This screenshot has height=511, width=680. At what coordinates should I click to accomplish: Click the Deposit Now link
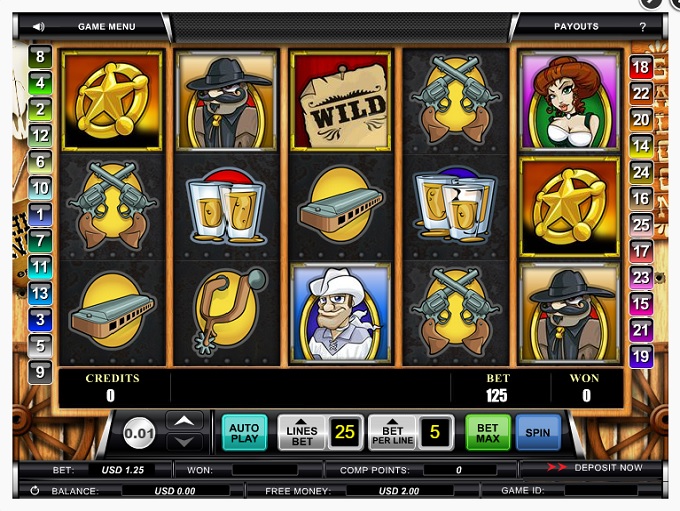[x=608, y=467]
